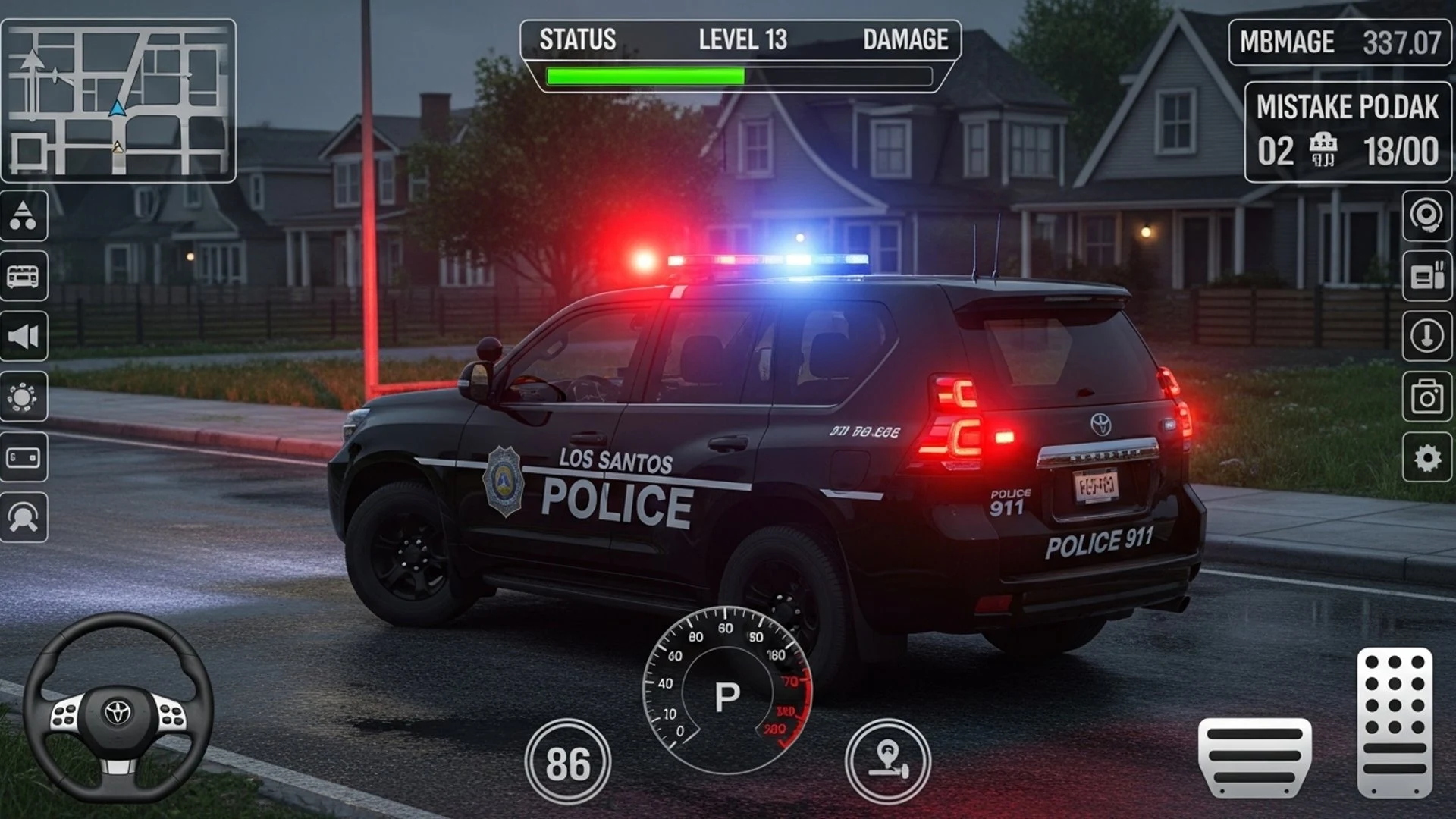
Task: Toggle the round light icon with dots
Action: [24, 397]
